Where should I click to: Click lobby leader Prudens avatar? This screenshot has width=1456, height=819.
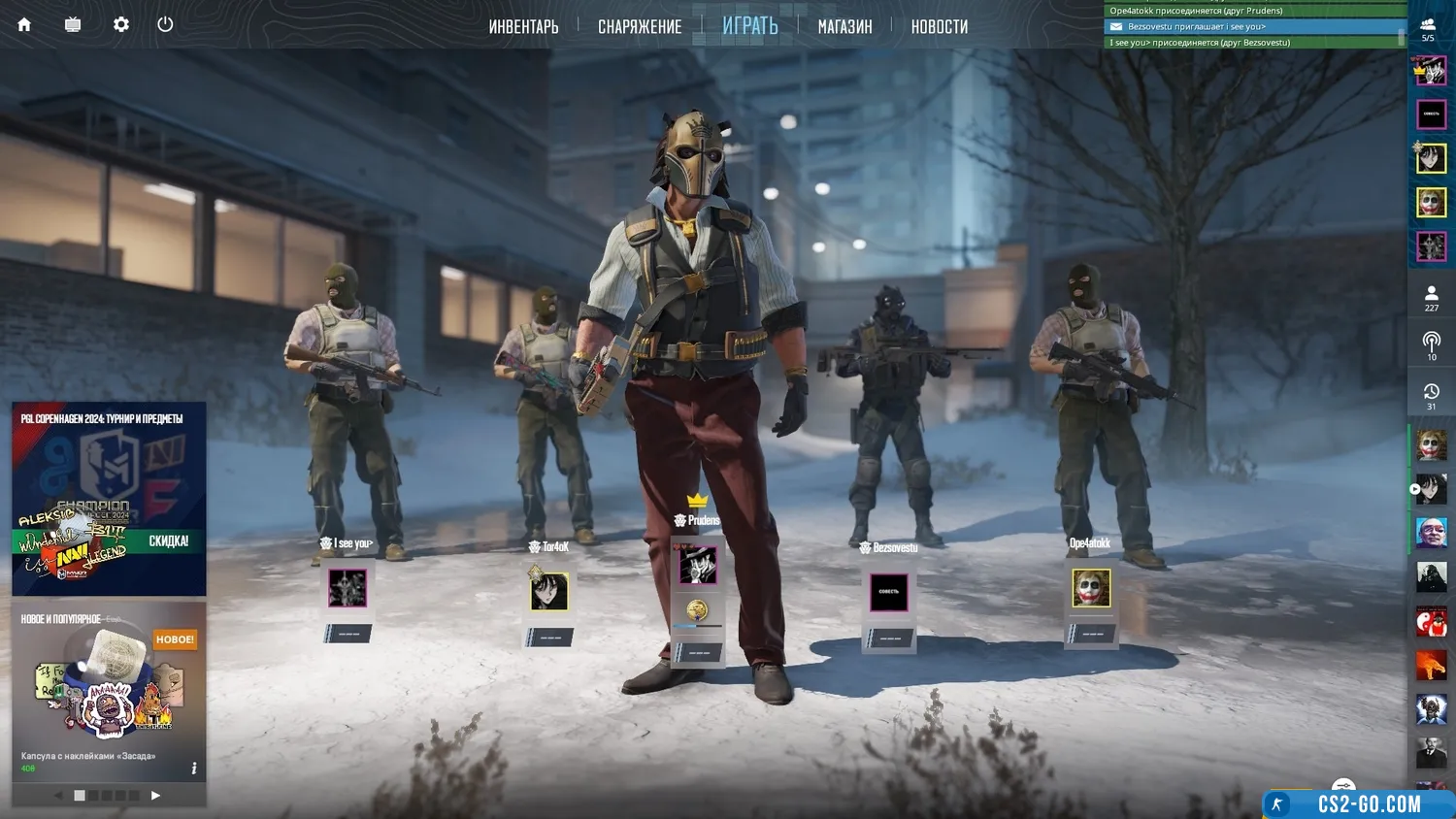pyautogui.click(x=698, y=565)
